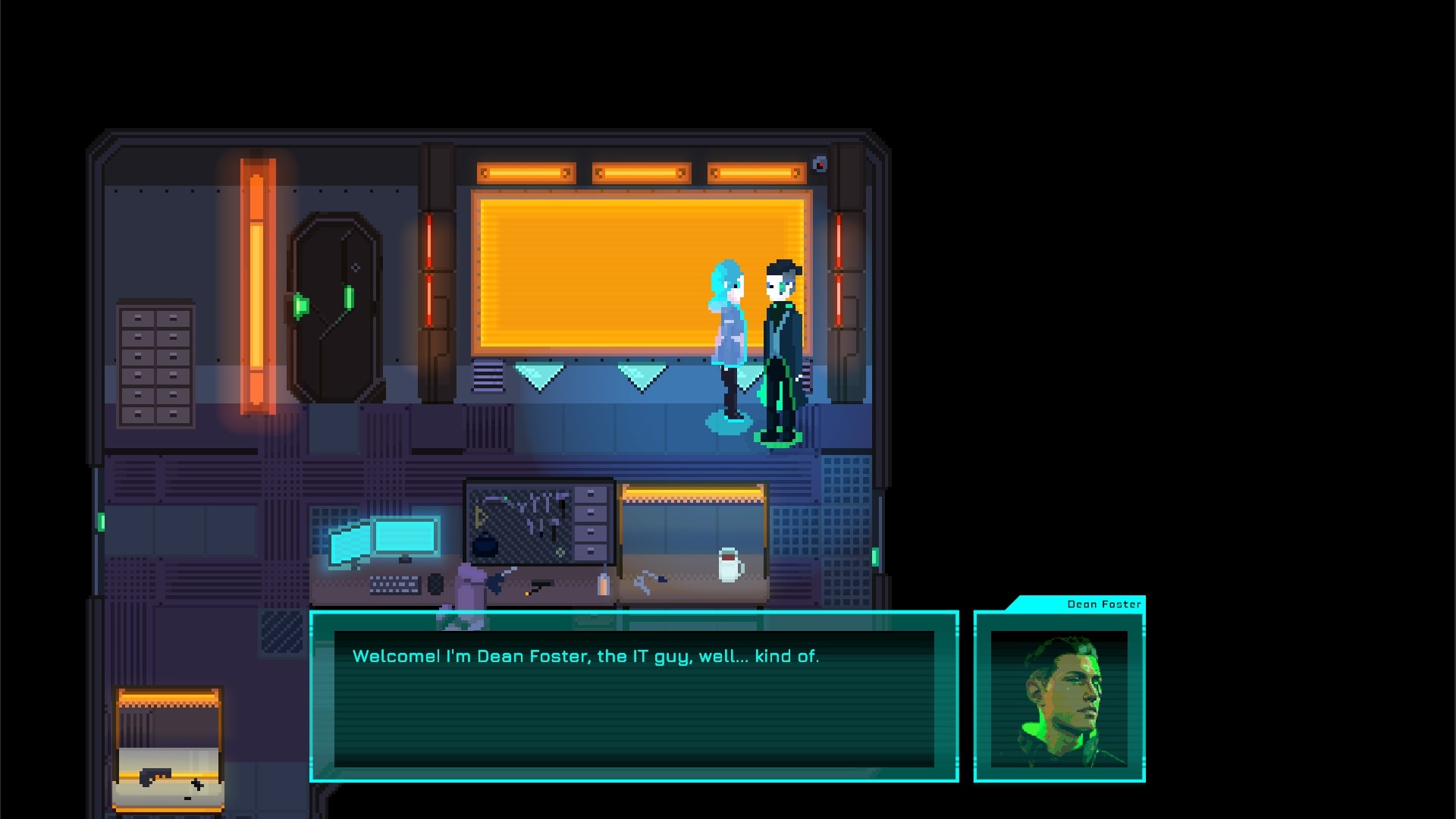Advance Dean Foster's welcome dialogue box
The width and height of the screenshot is (1456, 819).
[634, 696]
